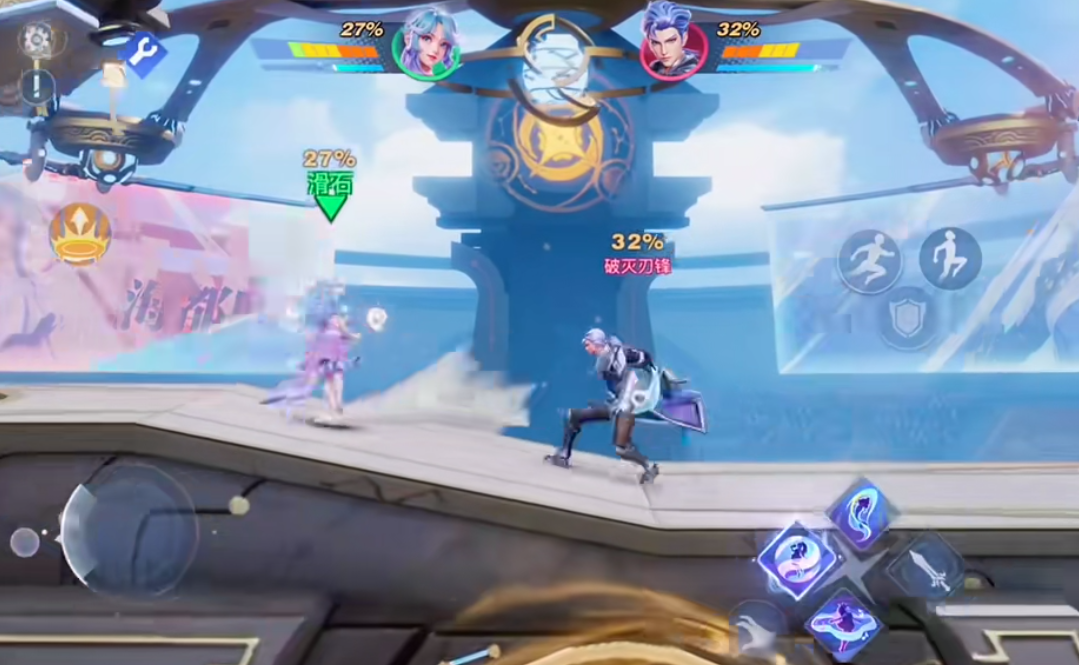Select the purple-haired male opponent portrait
The image size is (1079, 665).
pos(673,44)
